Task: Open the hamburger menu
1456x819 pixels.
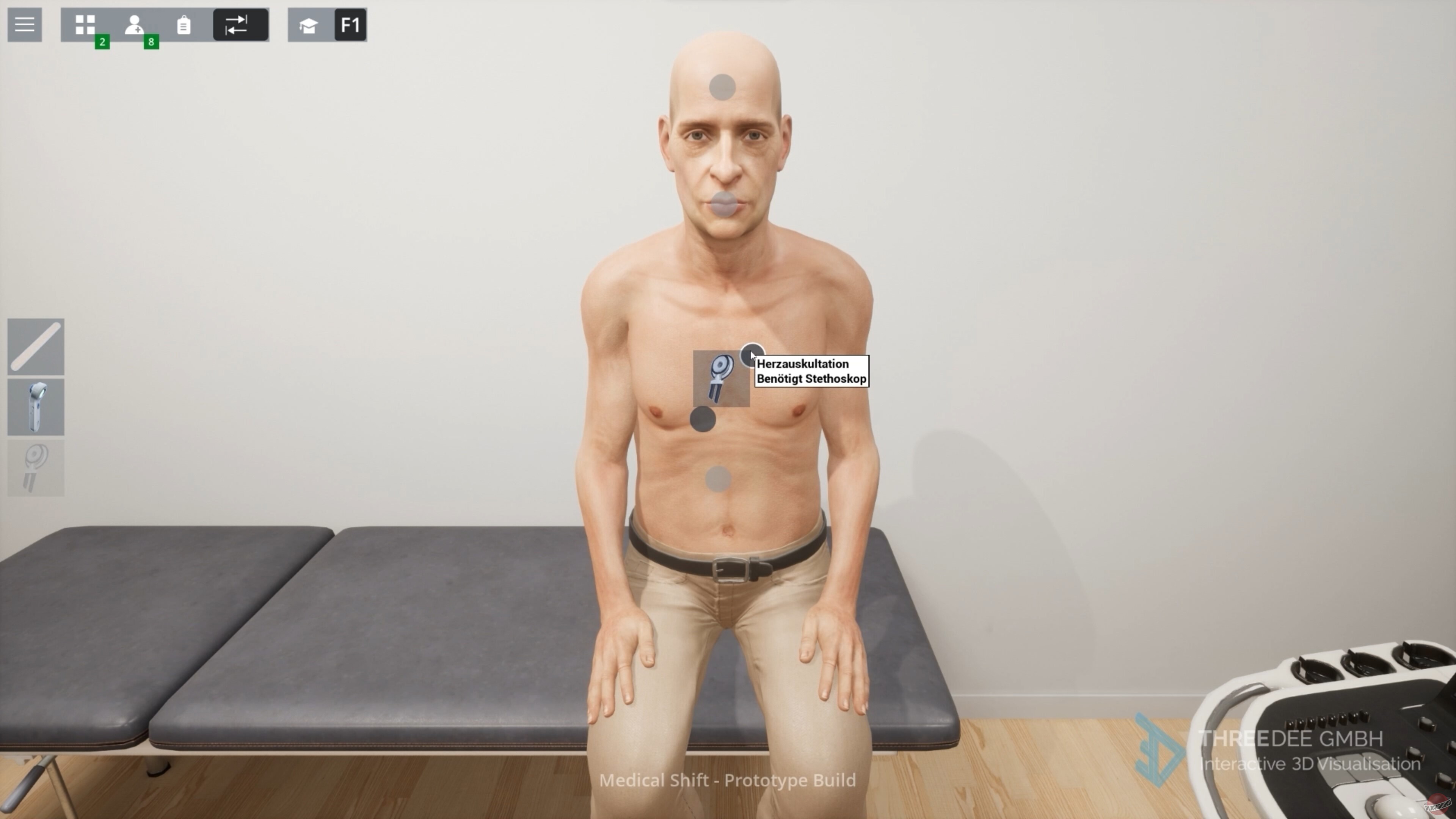Action: point(24,24)
